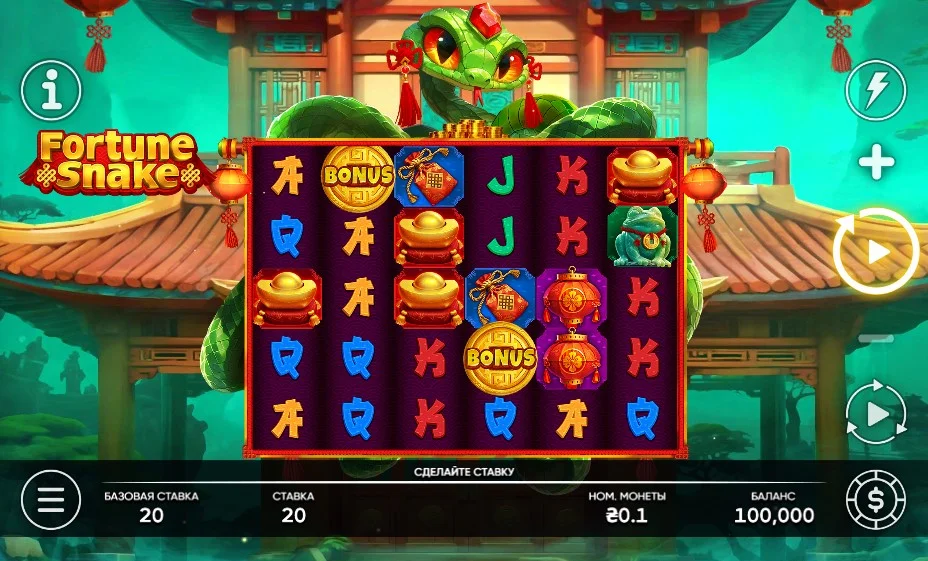Open the game info screen
Screen dimensions: 928x561
[x=50, y=91]
